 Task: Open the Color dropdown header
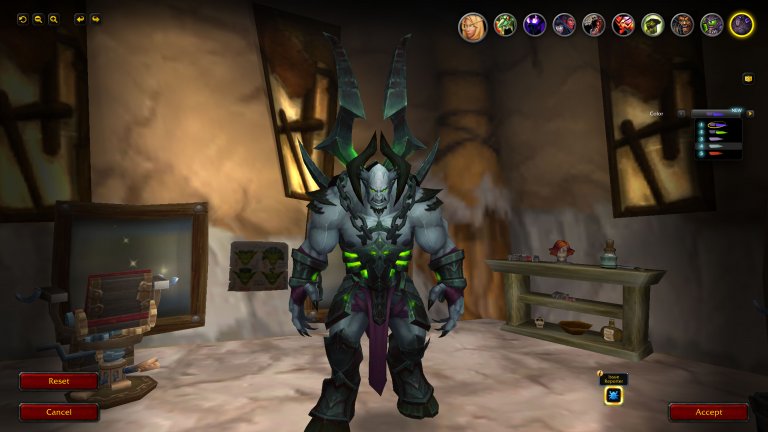tap(715, 114)
